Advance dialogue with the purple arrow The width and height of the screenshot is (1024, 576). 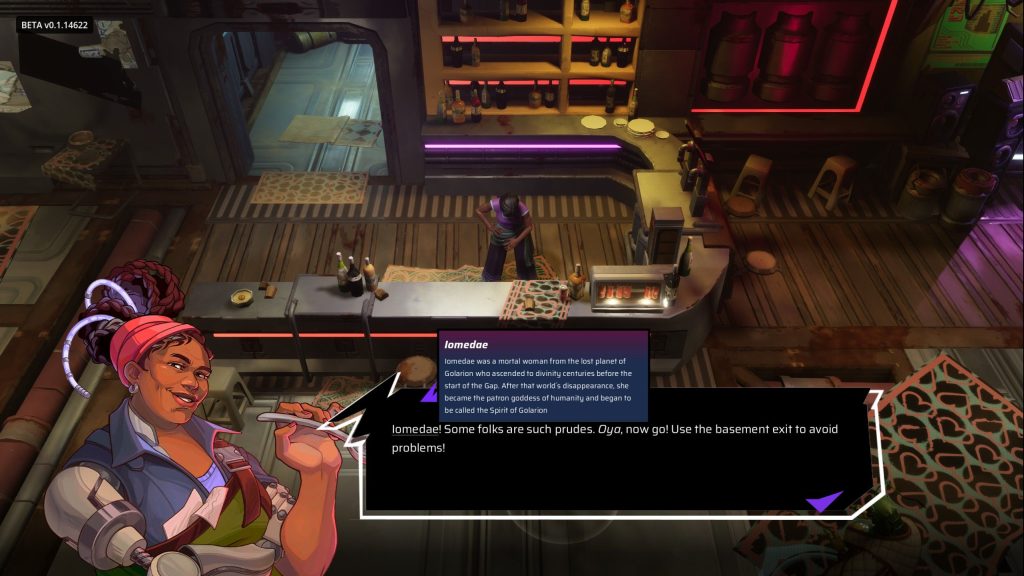tap(824, 501)
